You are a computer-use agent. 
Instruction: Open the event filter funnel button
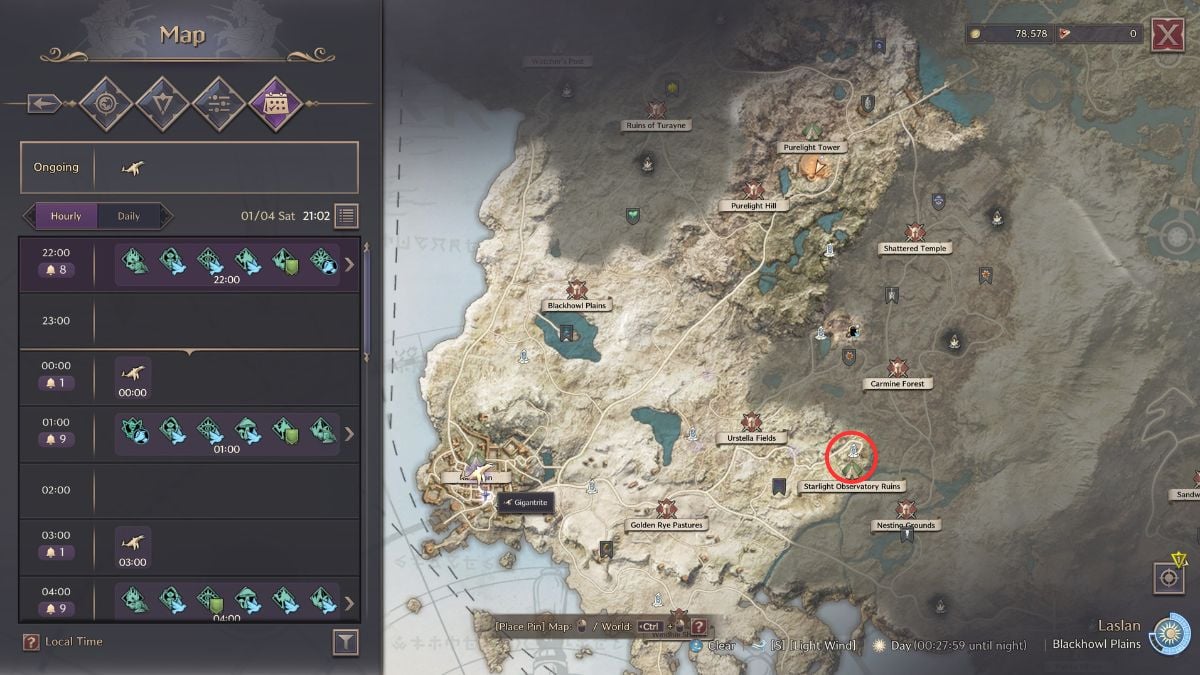point(345,643)
